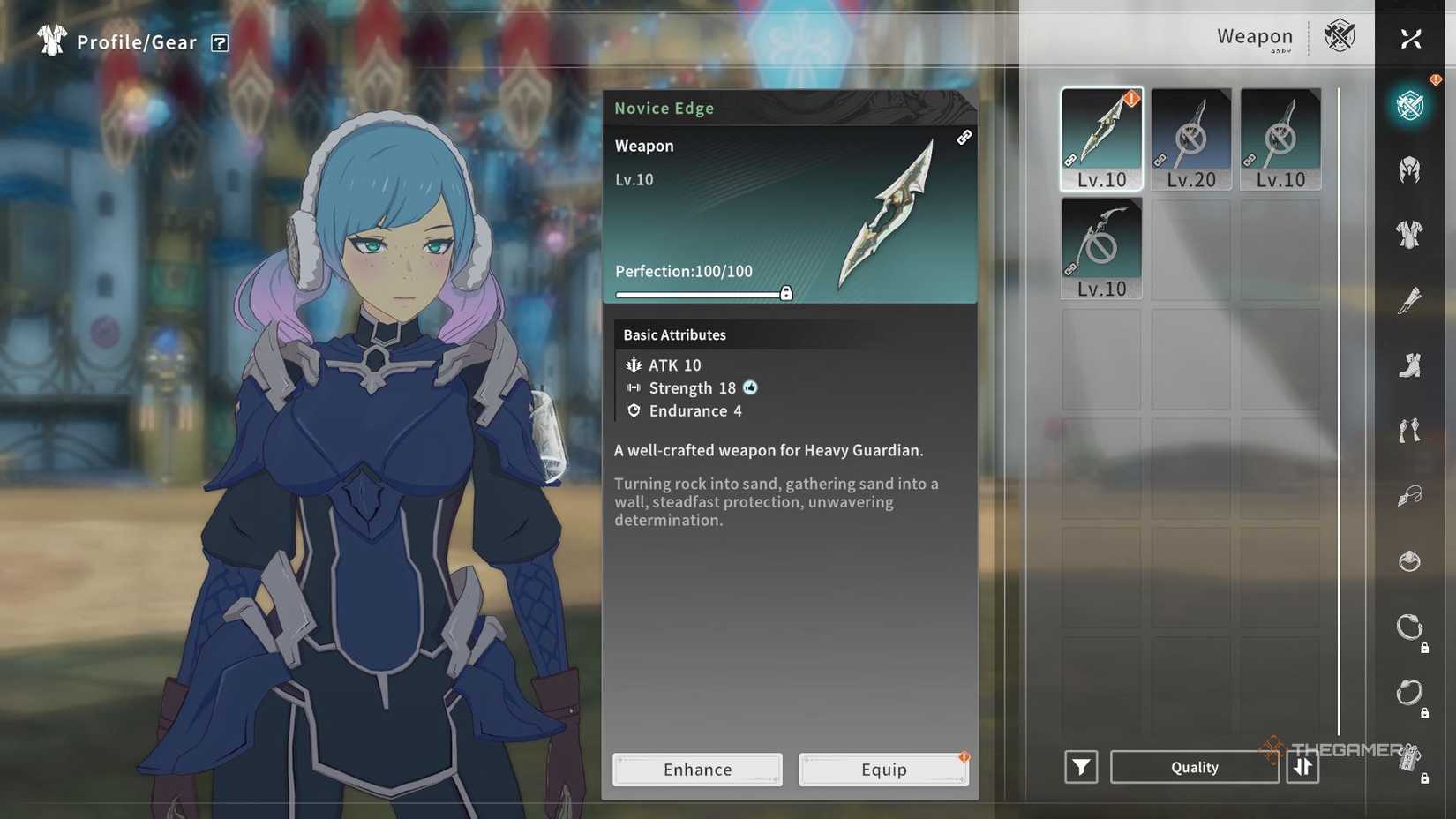Viewport: 1456px width, 819px height.
Task: Open the filter funnel icon above Quality
Action: (1080, 767)
